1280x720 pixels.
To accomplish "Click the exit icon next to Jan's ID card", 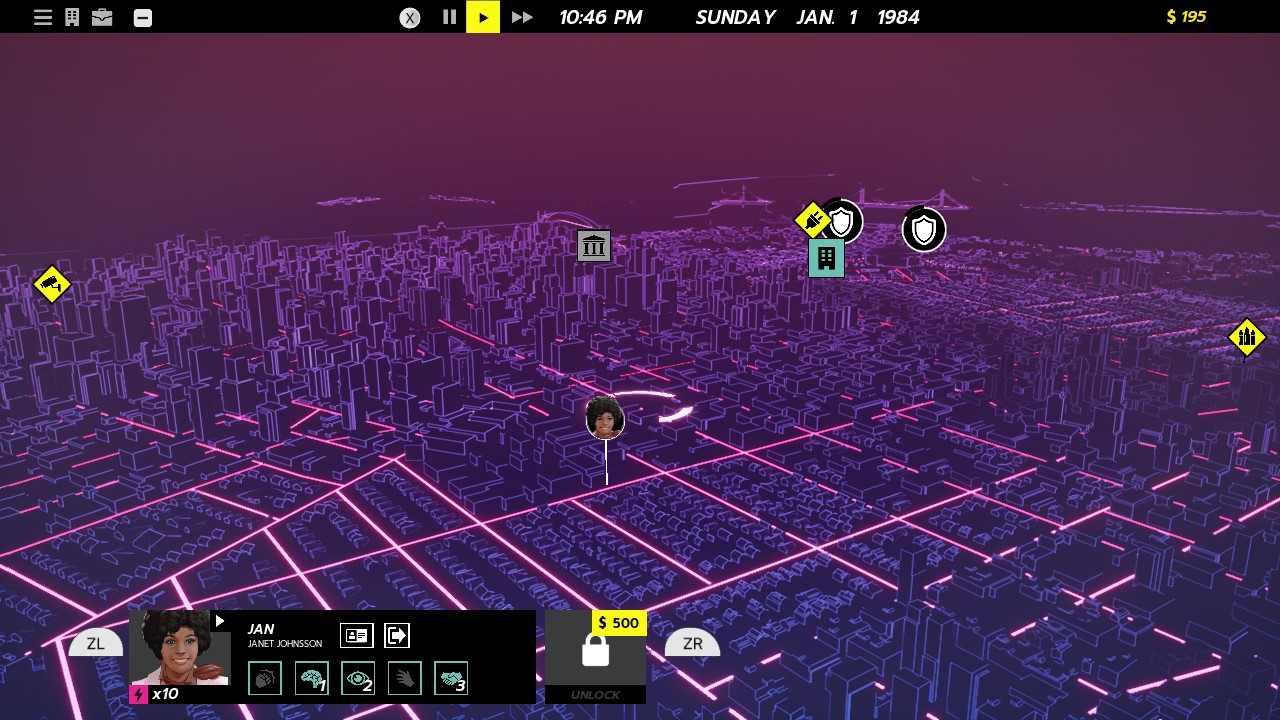I will coord(397,635).
